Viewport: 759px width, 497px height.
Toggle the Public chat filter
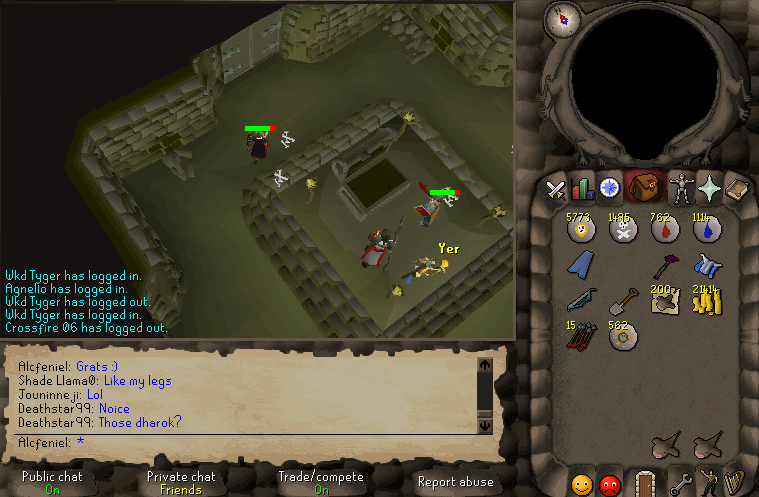52,483
